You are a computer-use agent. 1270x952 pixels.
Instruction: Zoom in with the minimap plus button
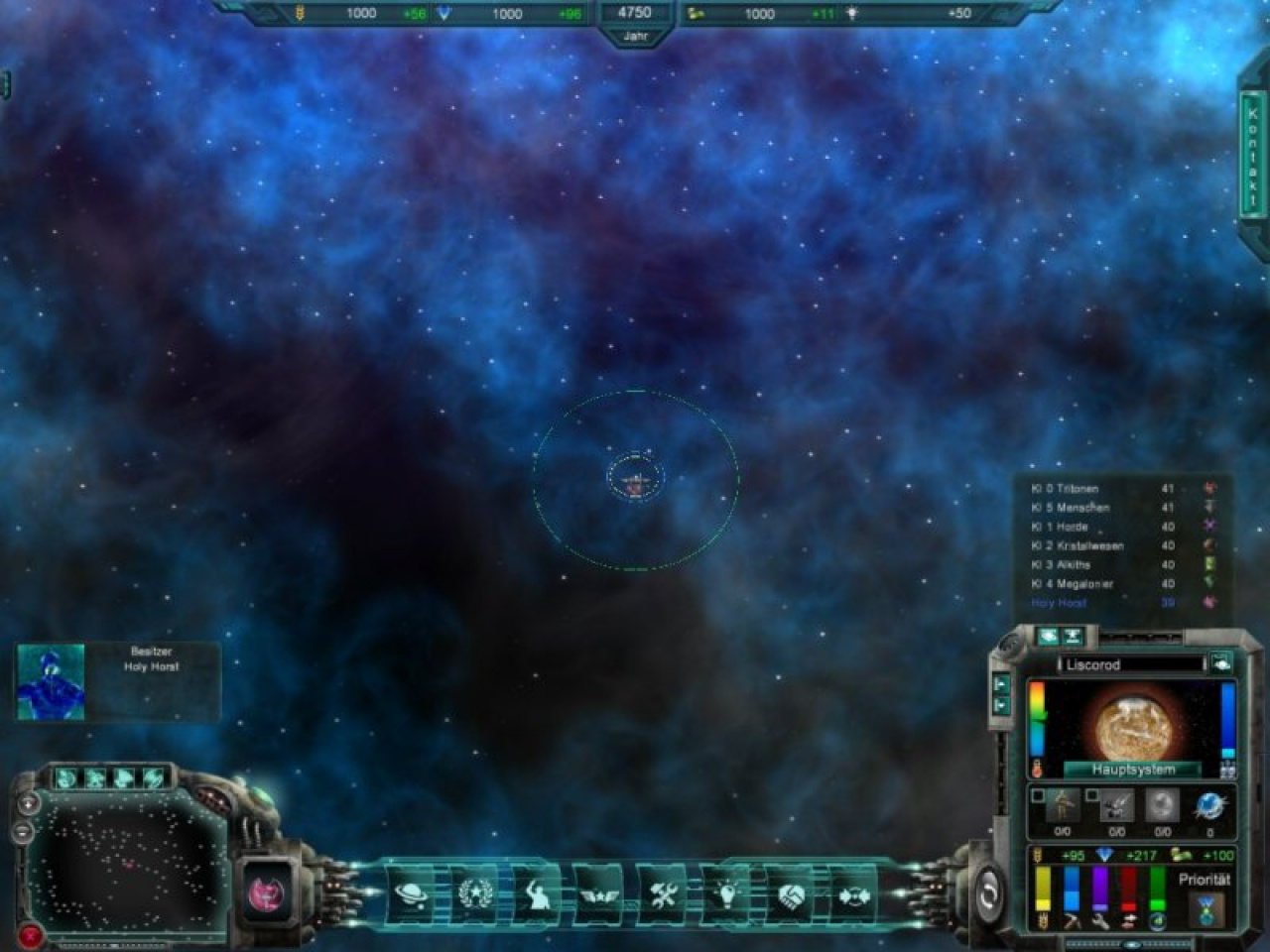coord(29,802)
